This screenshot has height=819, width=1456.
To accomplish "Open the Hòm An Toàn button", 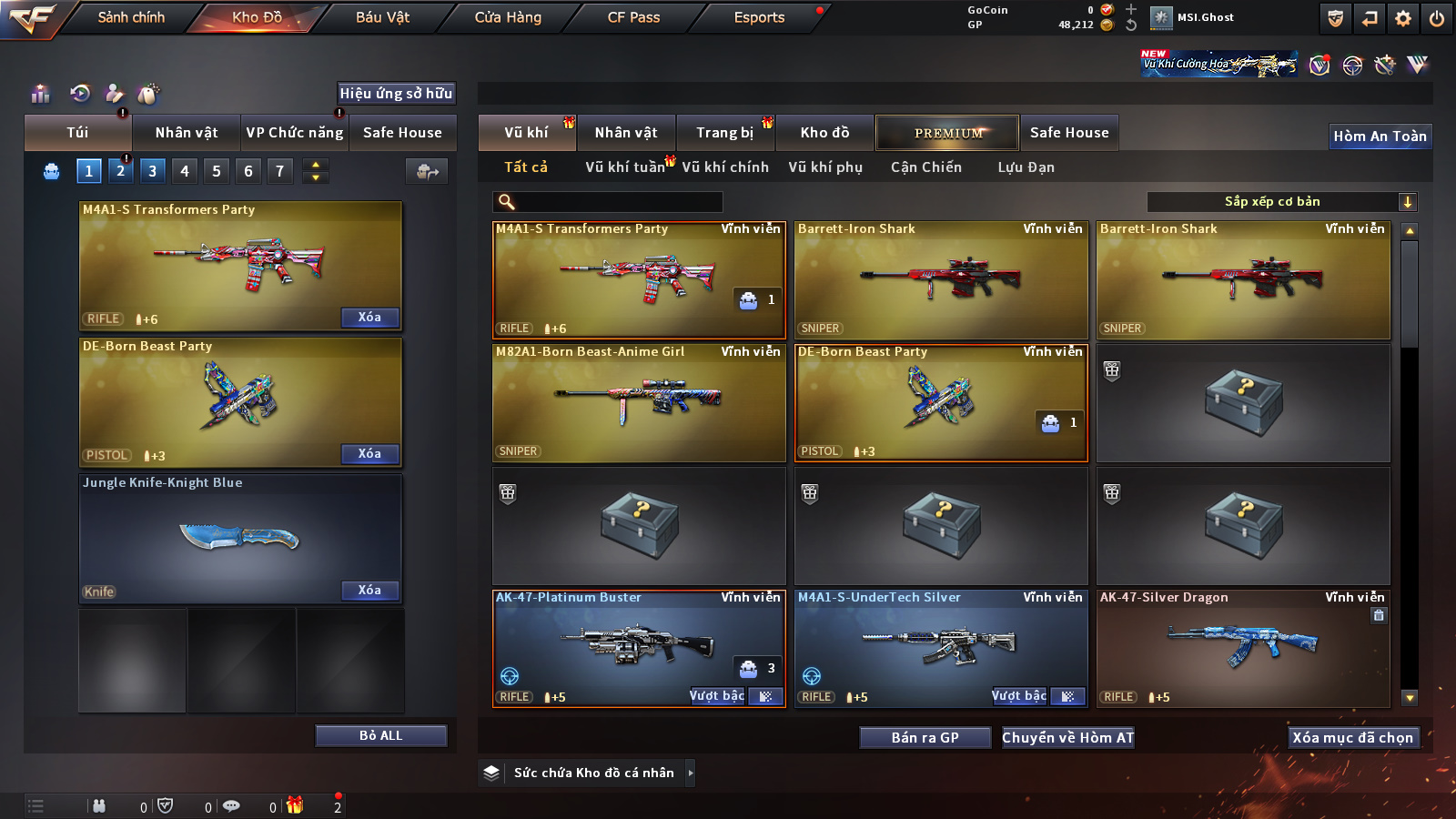I will point(1380,136).
